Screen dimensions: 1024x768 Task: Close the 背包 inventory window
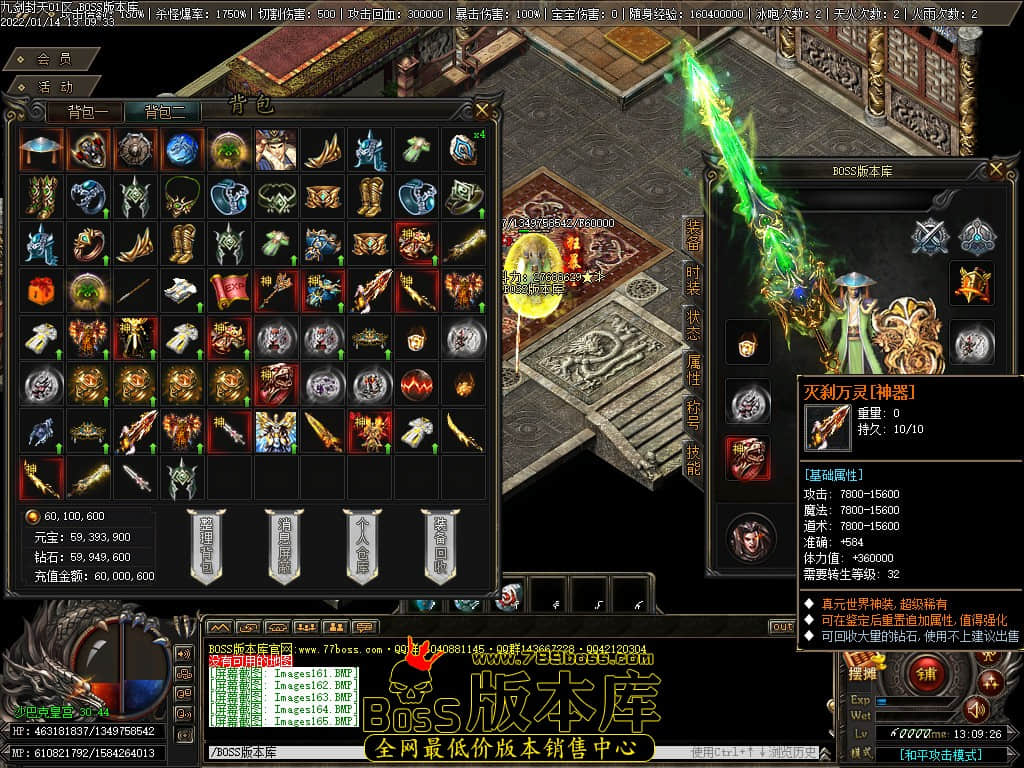click(x=483, y=110)
